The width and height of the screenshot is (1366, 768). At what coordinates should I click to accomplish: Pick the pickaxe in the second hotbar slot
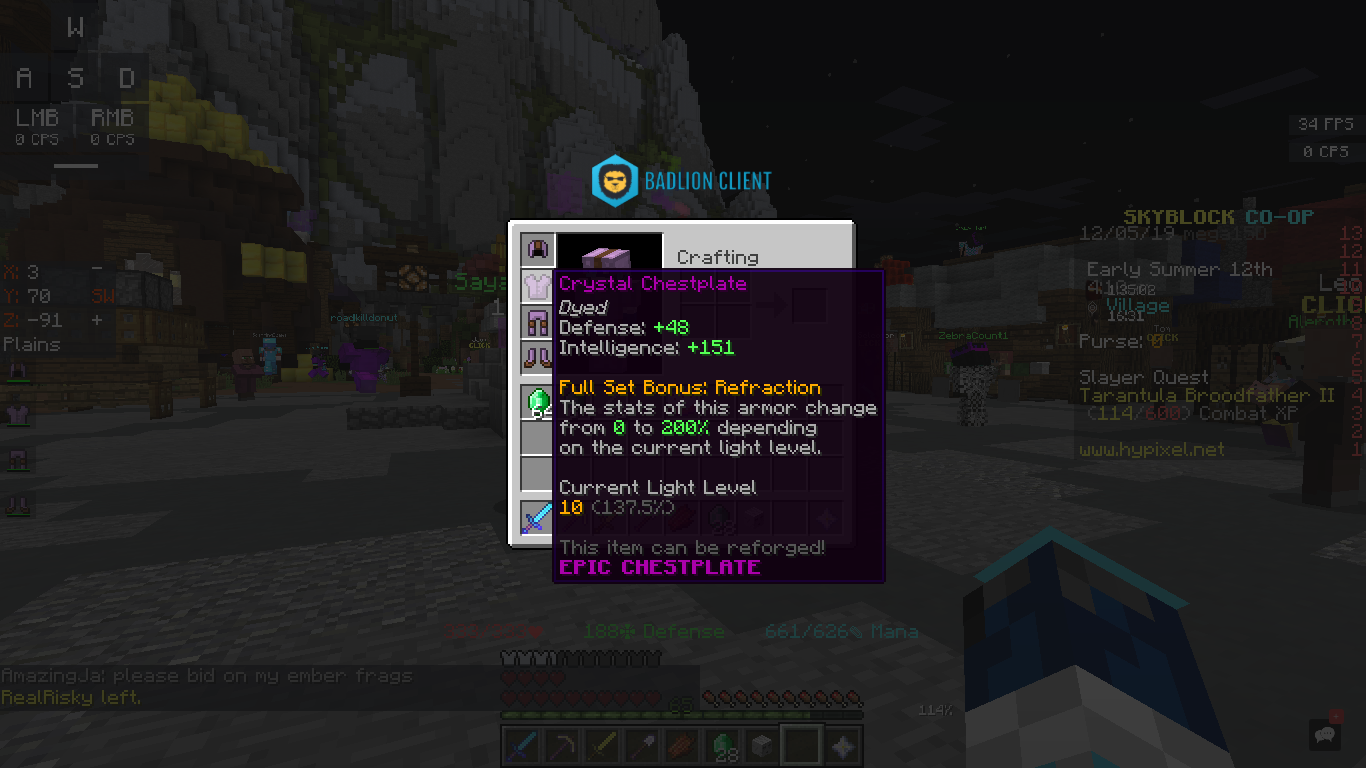(561, 745)
